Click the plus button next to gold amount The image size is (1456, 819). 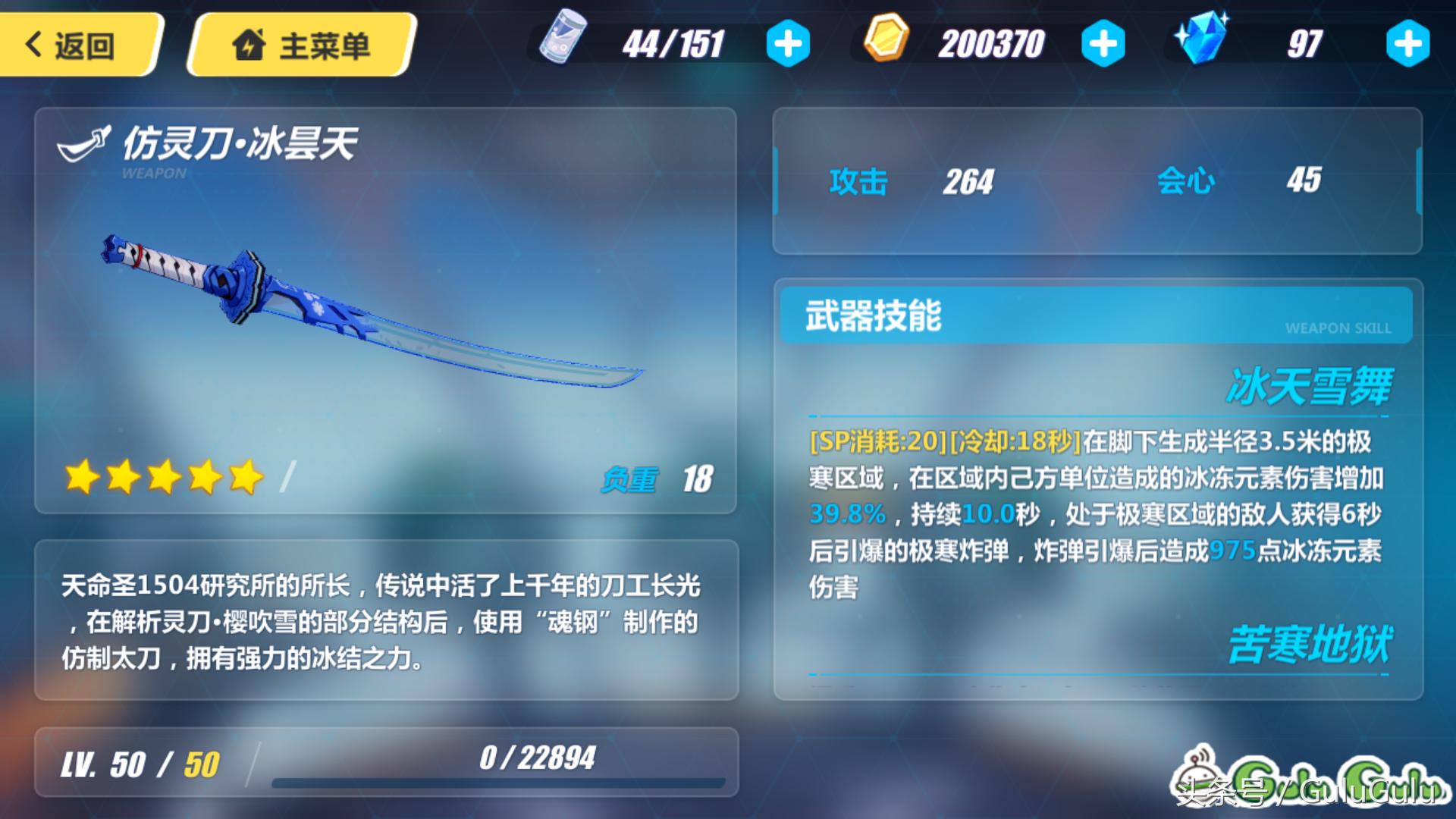pyautogui.click(x=1104, y=44)
